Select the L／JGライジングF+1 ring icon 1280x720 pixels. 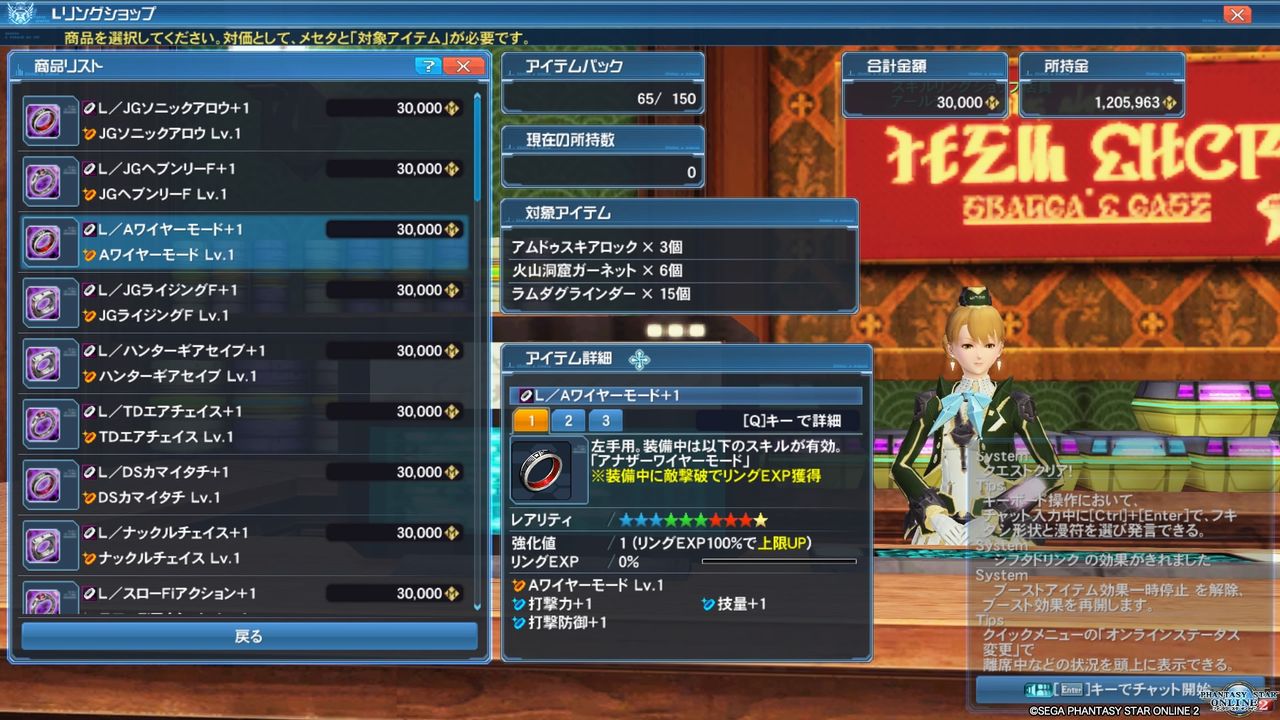coord(49,301)
